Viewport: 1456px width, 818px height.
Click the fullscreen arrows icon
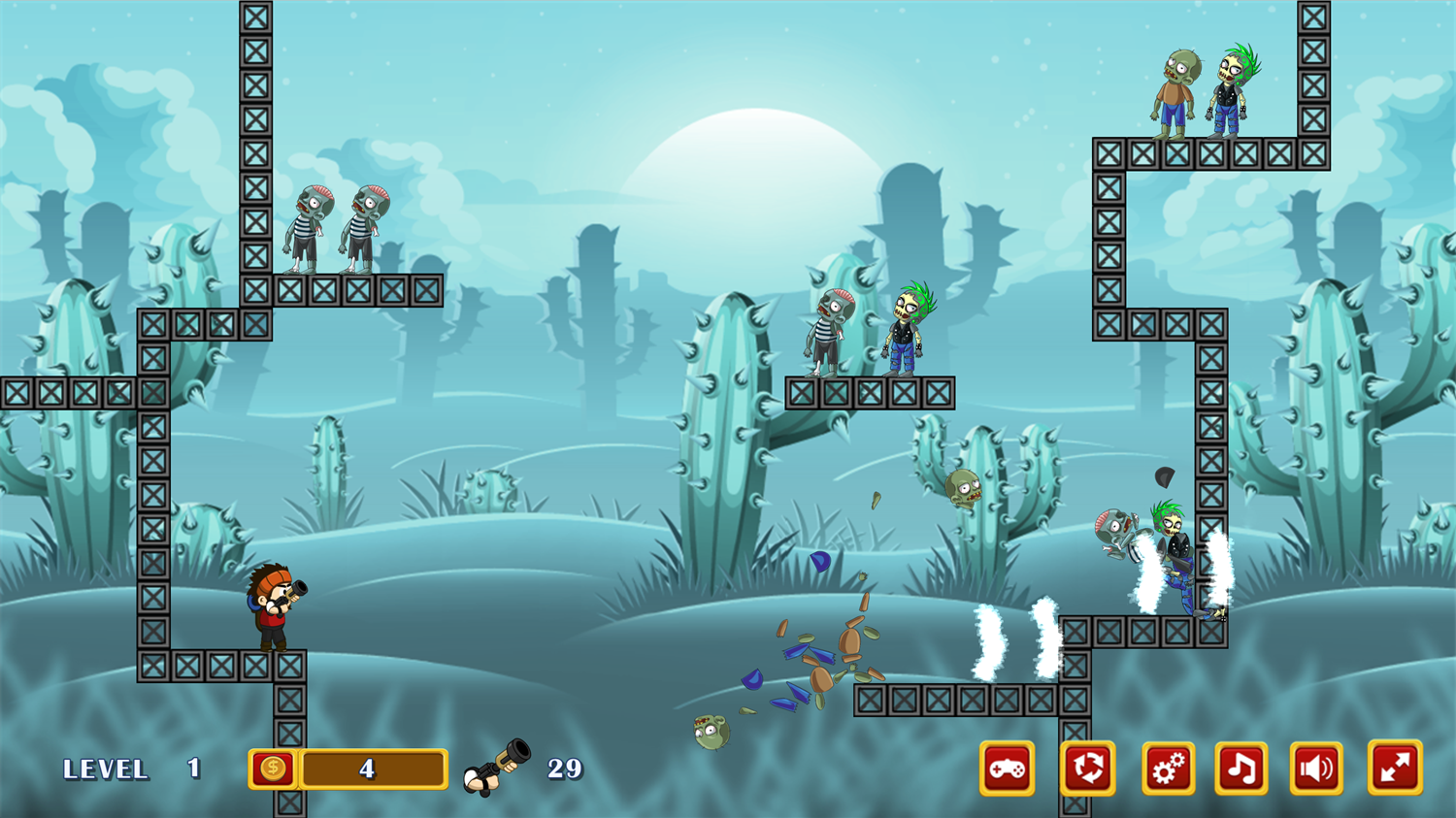(x=1395, y=768)
